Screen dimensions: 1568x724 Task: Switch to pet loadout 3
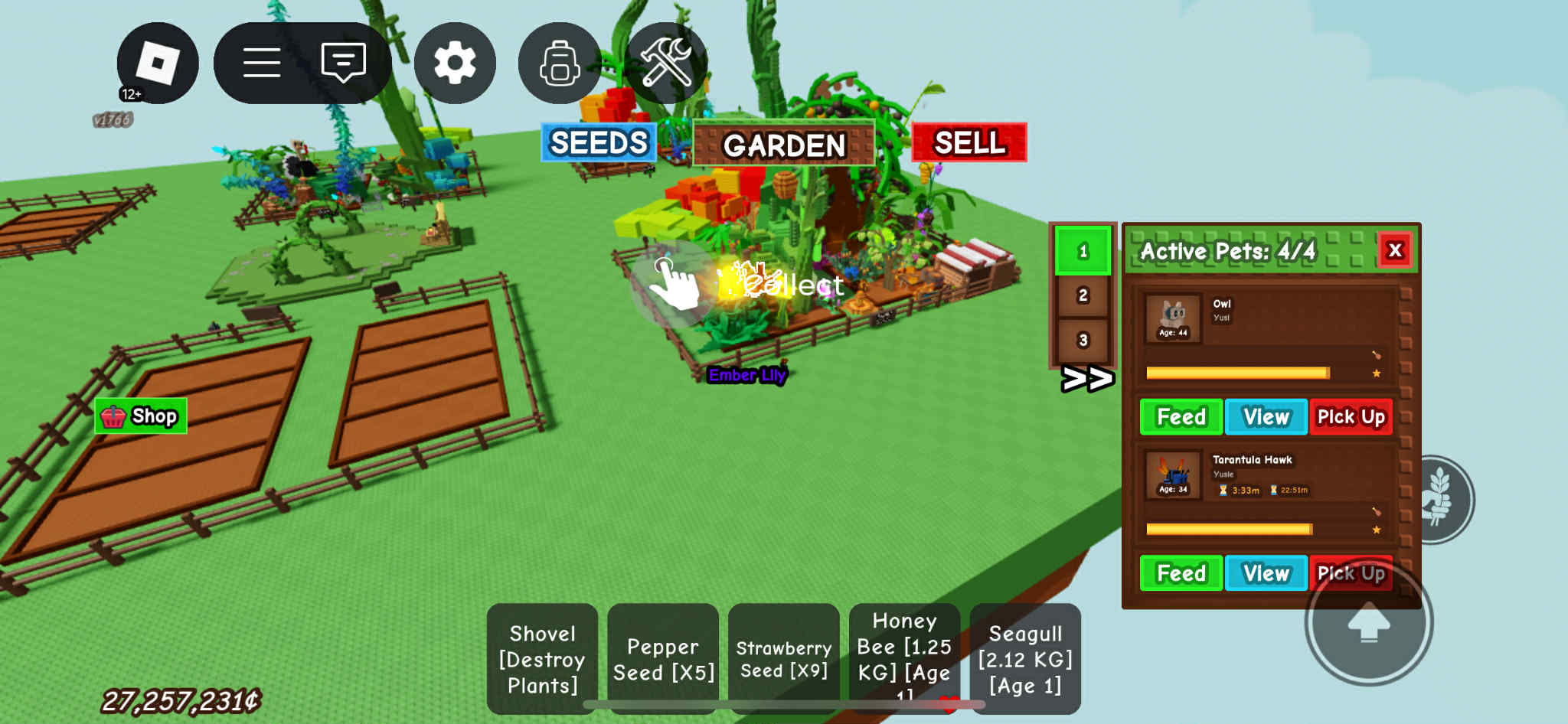pos(1083,340)
